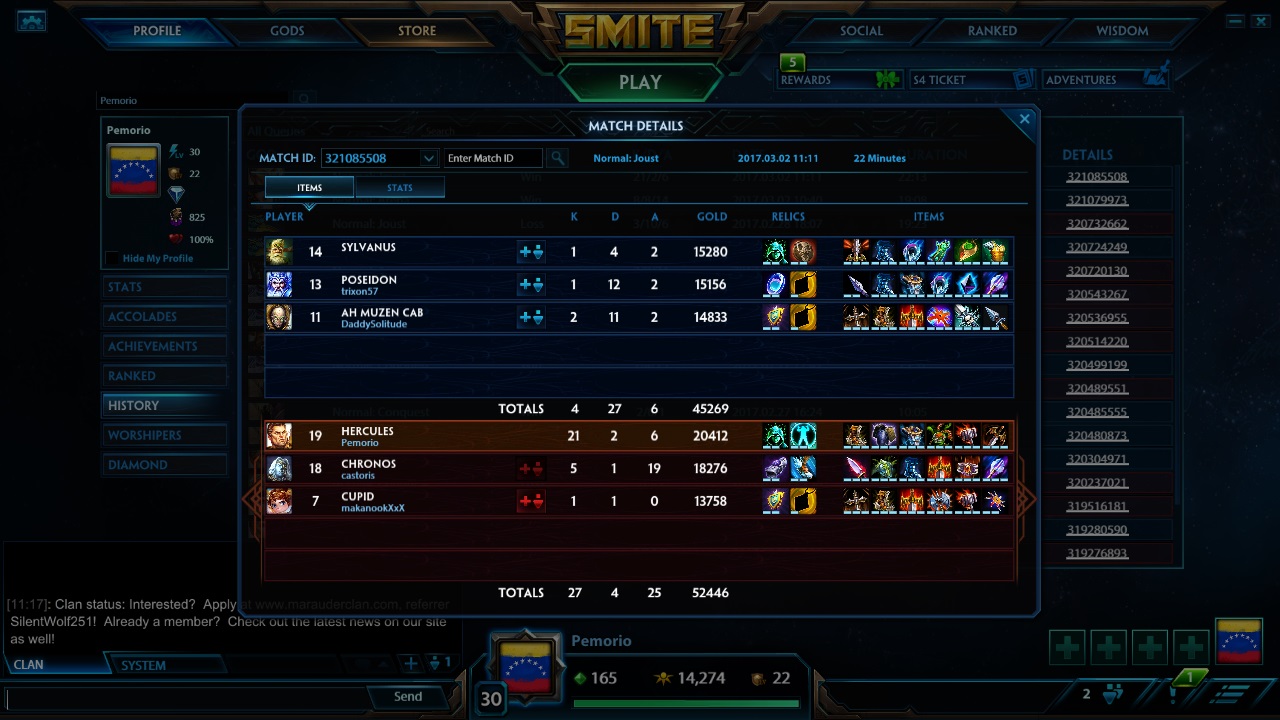
Task: Select the ITEMS tab
Action: (x=309, y=186)
